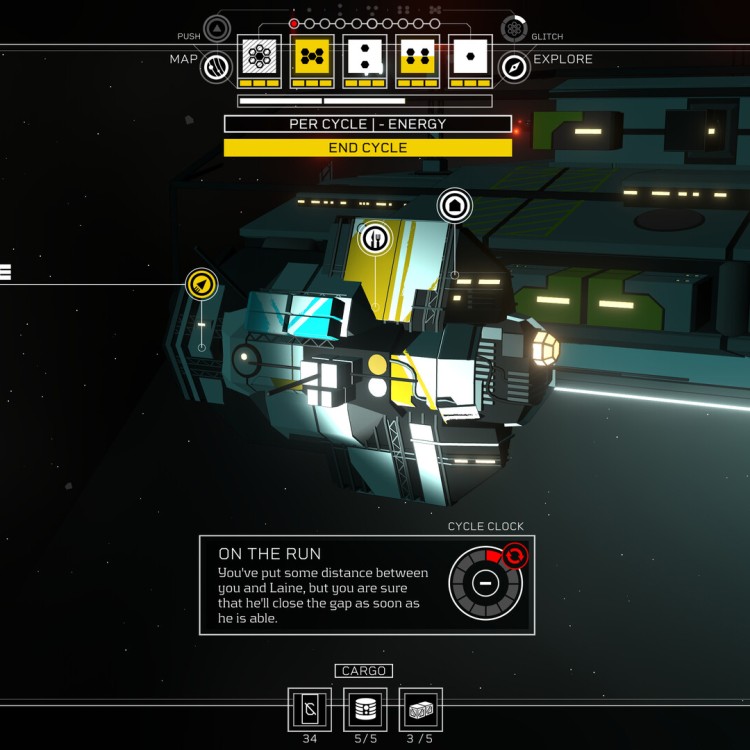The width and height of the screenshot is (750, 750).
Task: Open the fork-and-knife galley location marker
Action: (374, 238)
